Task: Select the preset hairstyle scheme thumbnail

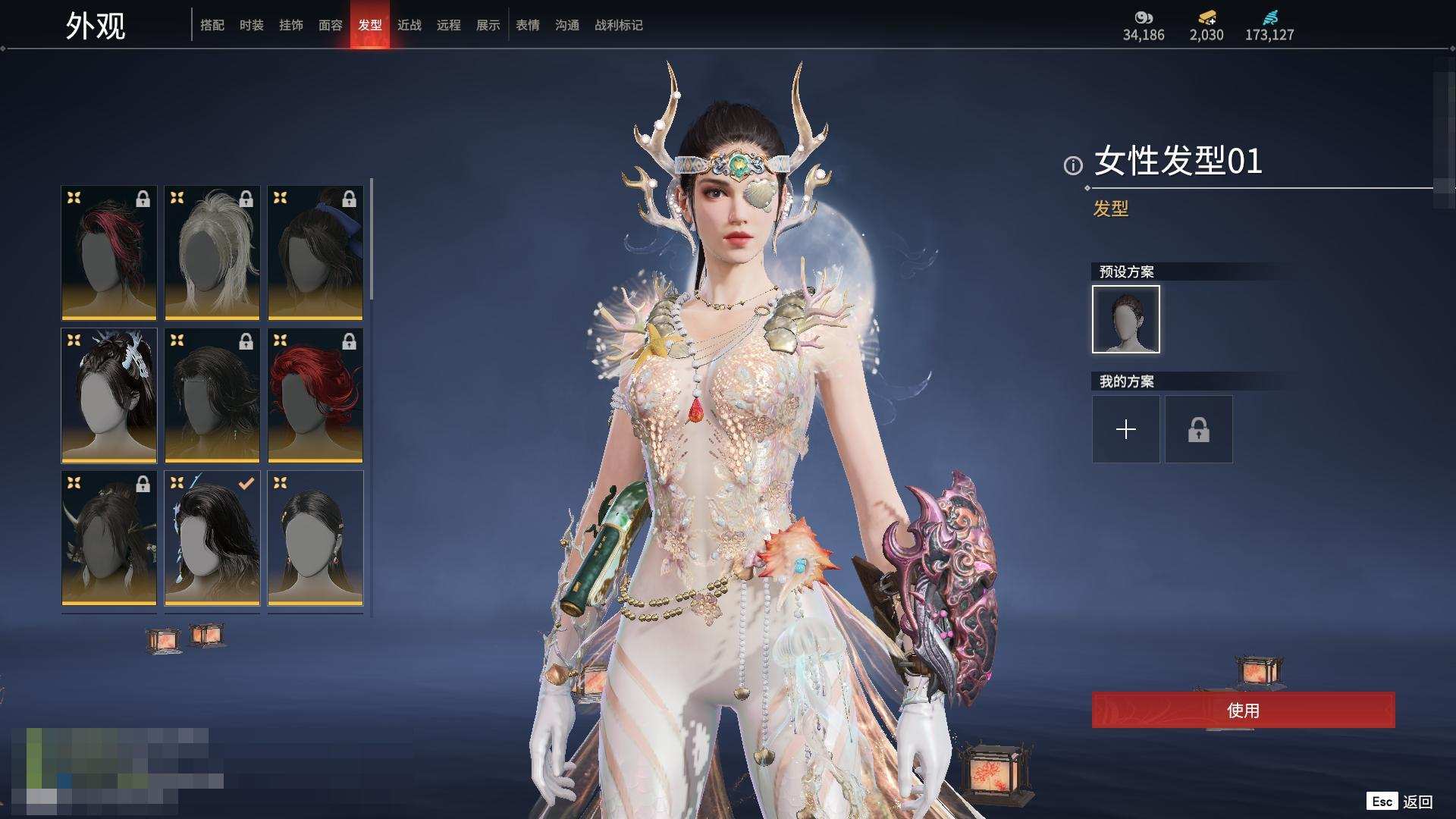Action: click(x=1126, y=319)
